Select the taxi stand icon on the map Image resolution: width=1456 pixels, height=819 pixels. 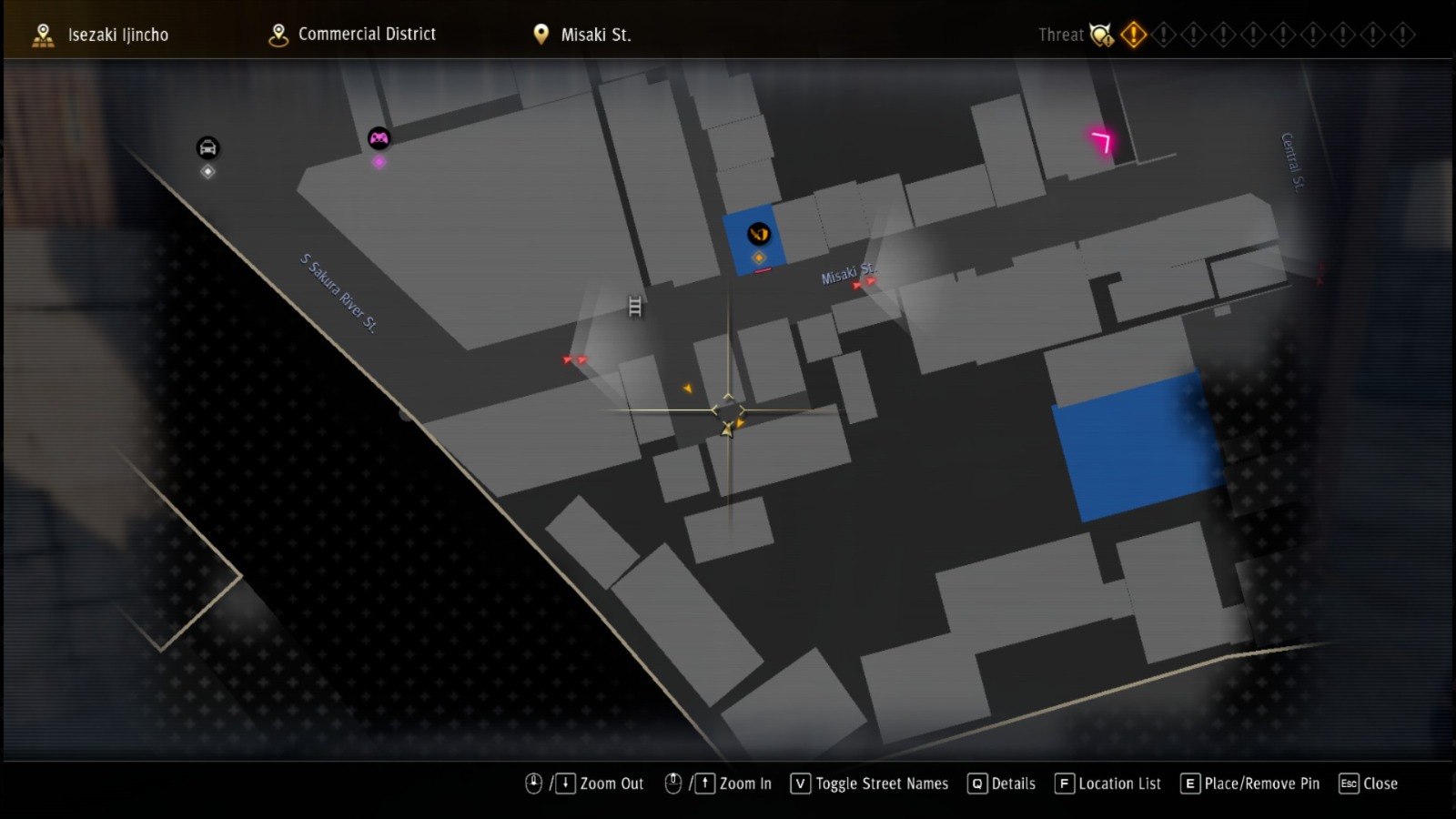(x=207, y=147)
